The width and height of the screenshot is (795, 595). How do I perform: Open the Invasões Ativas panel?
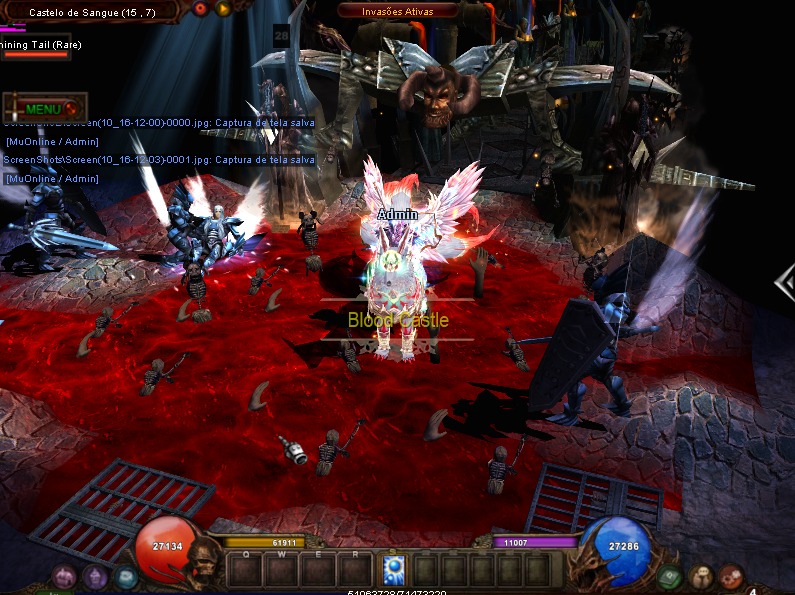[x=399, y=11]
